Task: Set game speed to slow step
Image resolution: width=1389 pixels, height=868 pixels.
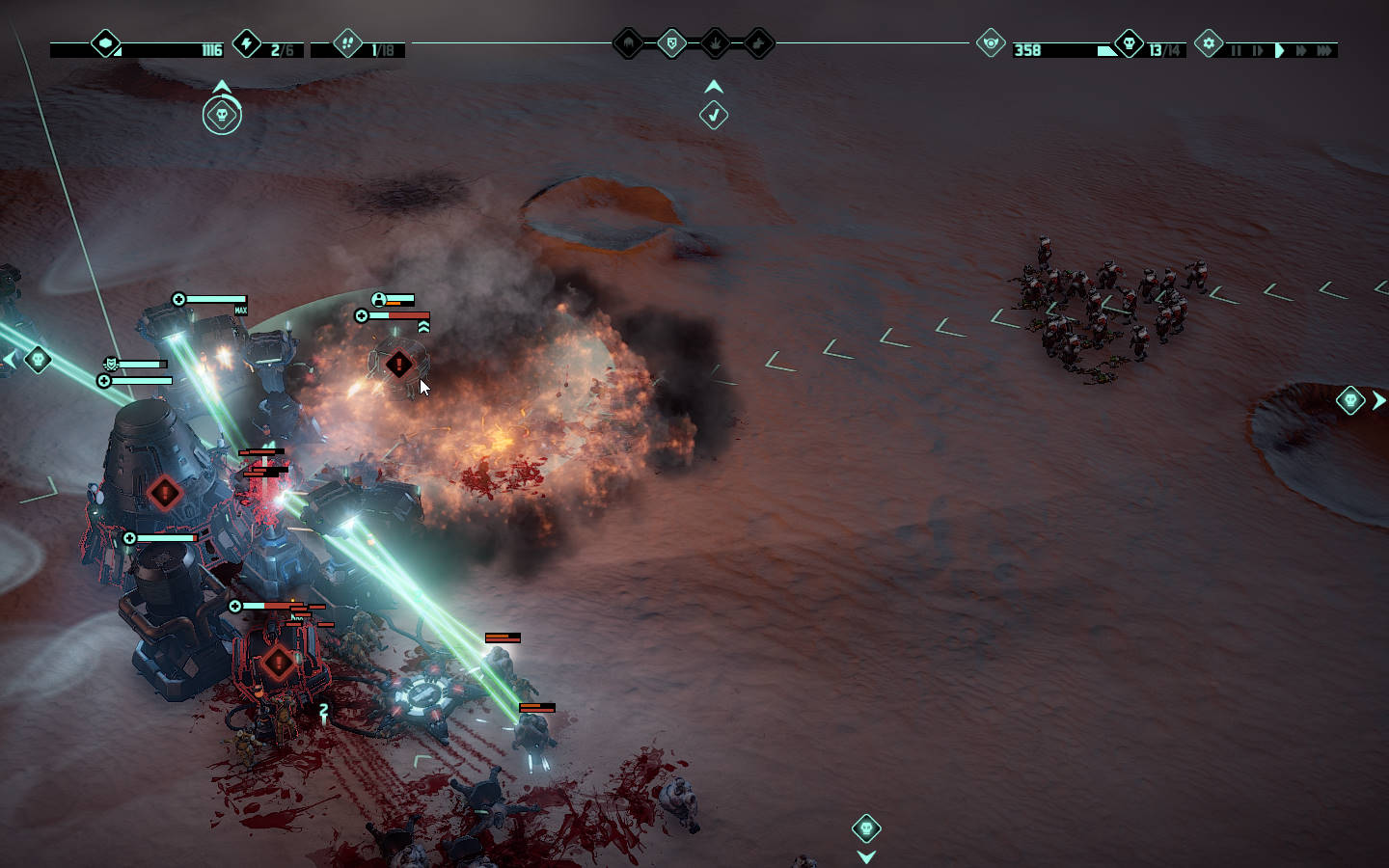Action: [1257, 50]
